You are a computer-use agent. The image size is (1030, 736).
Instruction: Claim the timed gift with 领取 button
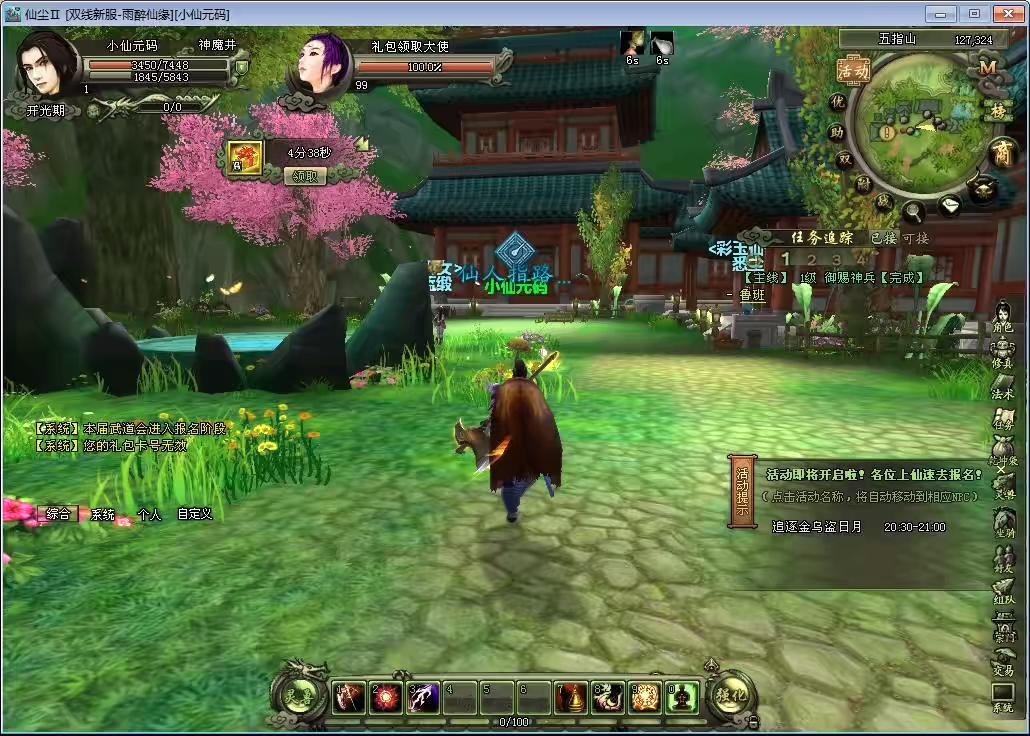[306, 176]
